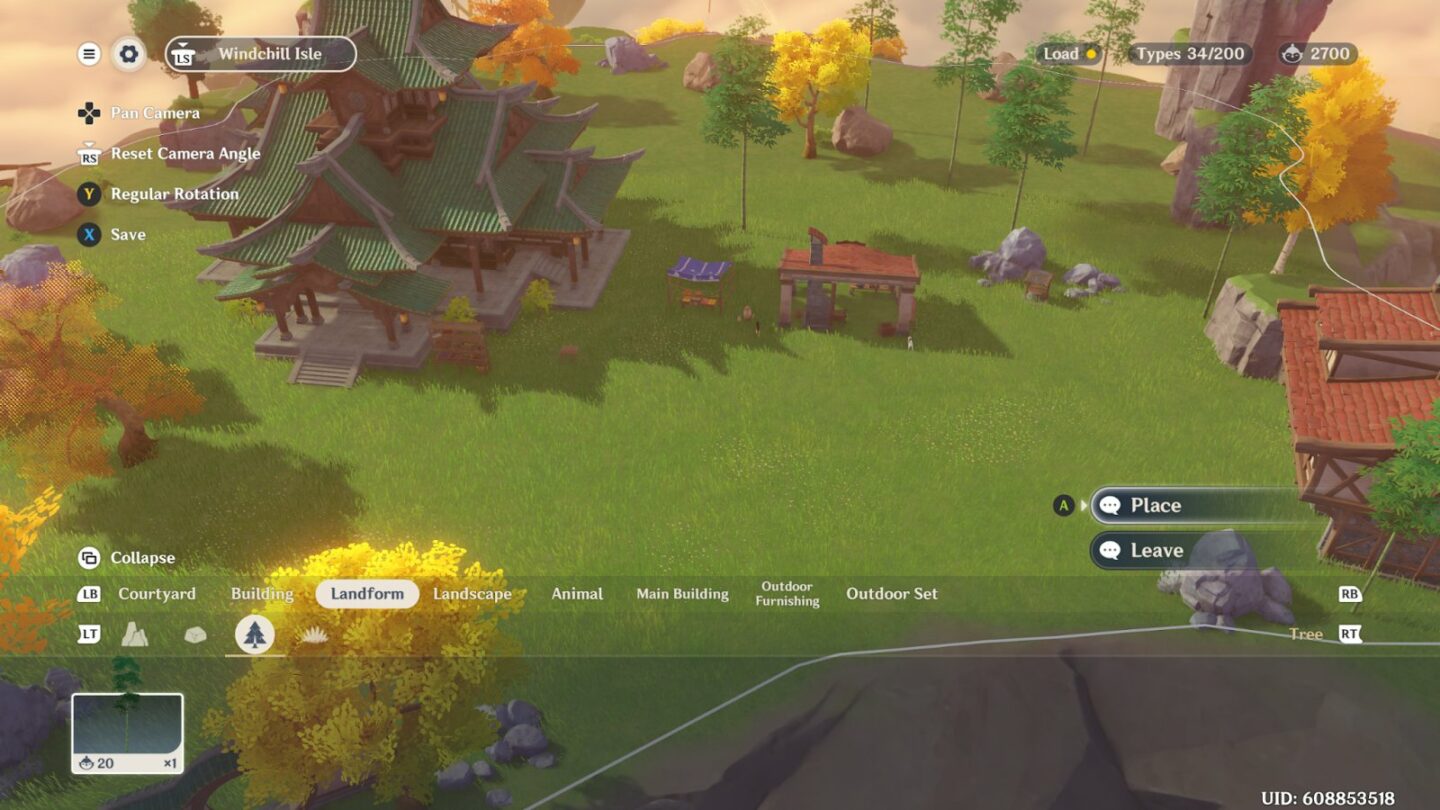Open the Outdoor Furnishing tab
1440x810 pixels.
[x=787, y=594]
